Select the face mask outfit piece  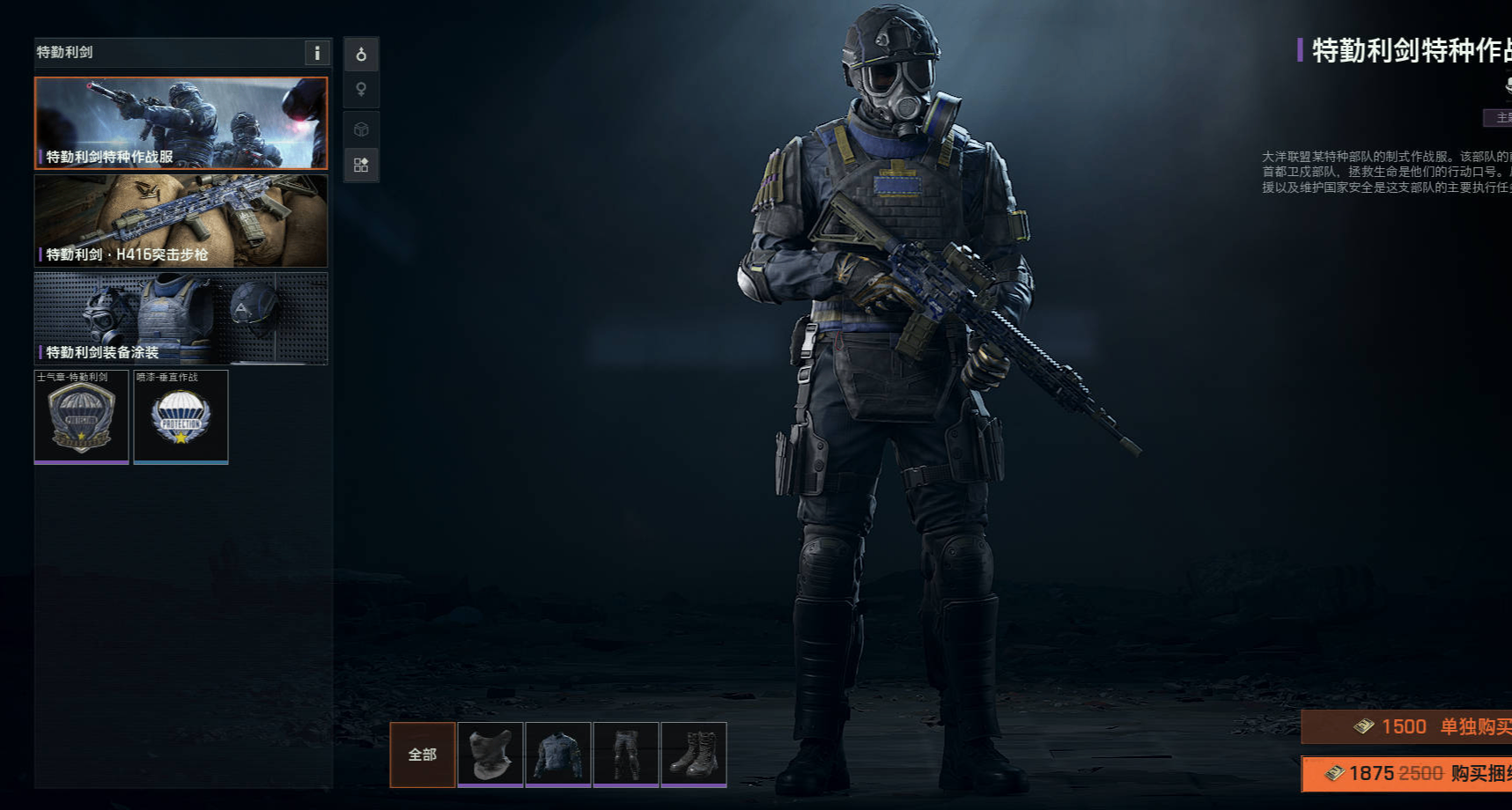(x=490, y=755)
